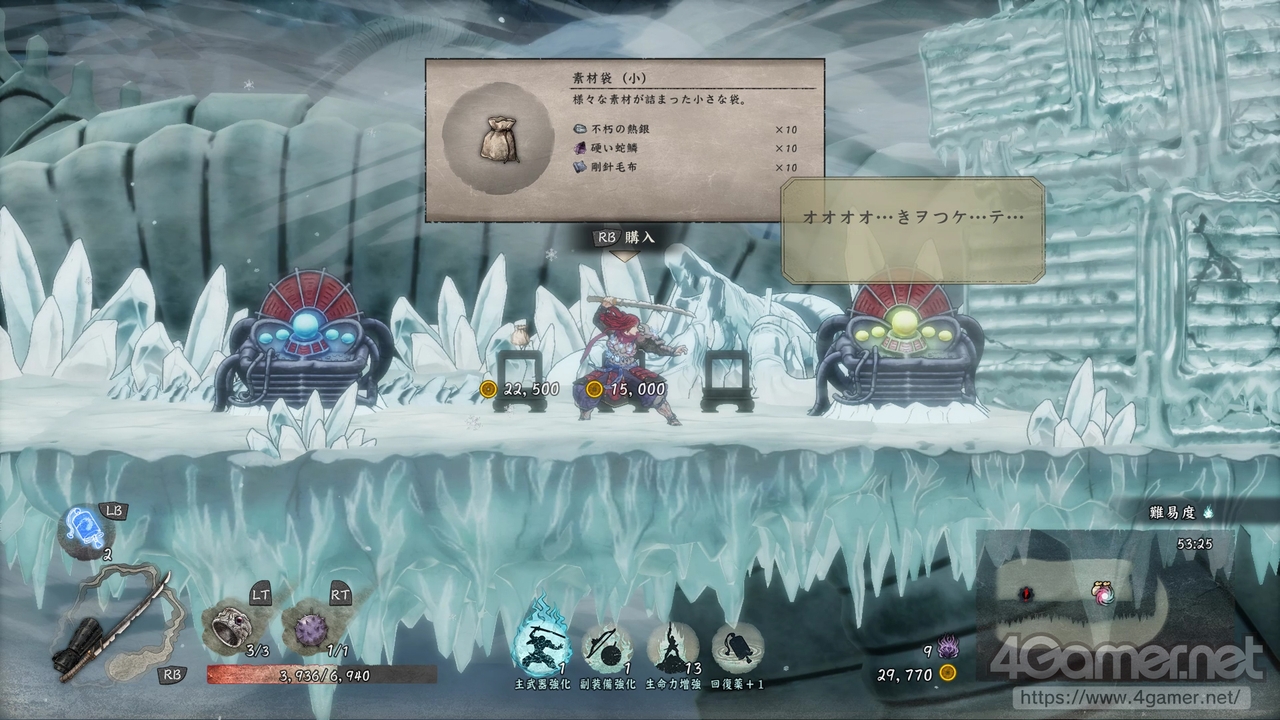Select the blue scroll item slot

point(83,528)
